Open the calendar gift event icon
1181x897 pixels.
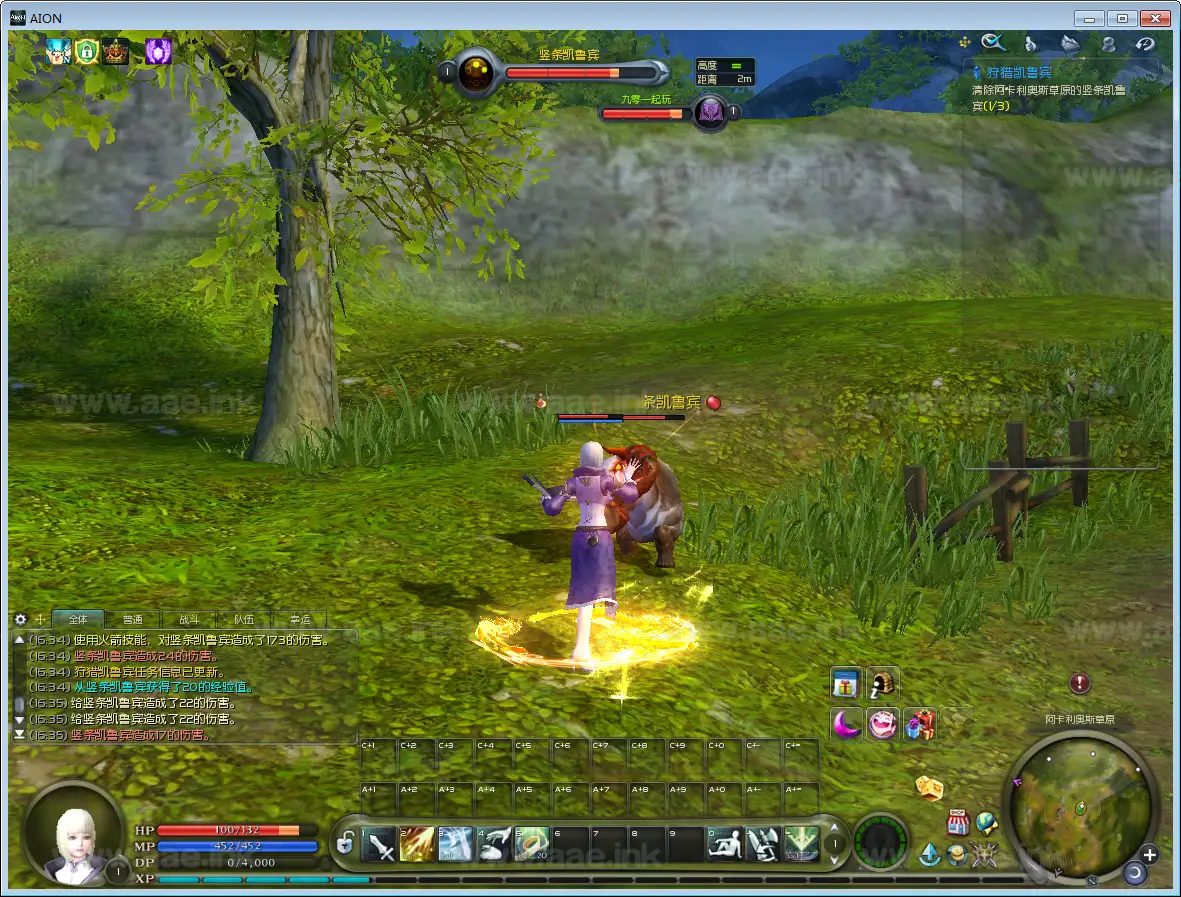(846, 684)
